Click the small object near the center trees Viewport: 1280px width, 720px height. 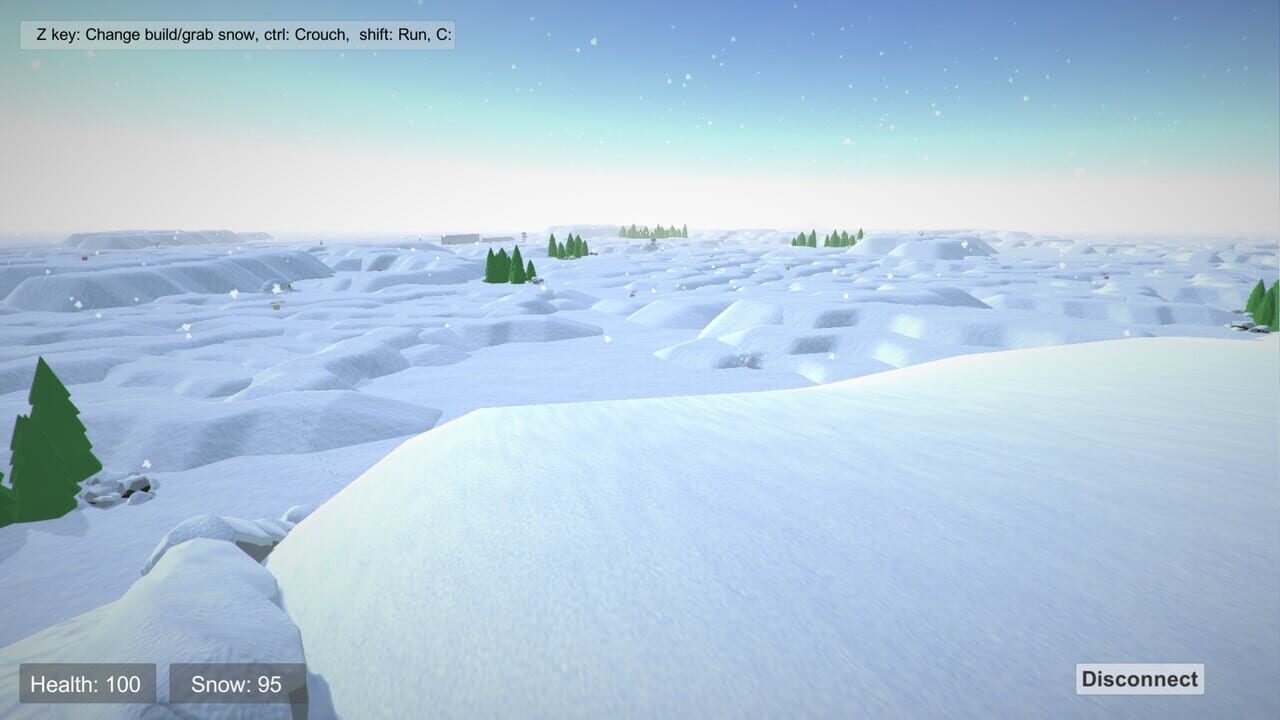[537, 281]
